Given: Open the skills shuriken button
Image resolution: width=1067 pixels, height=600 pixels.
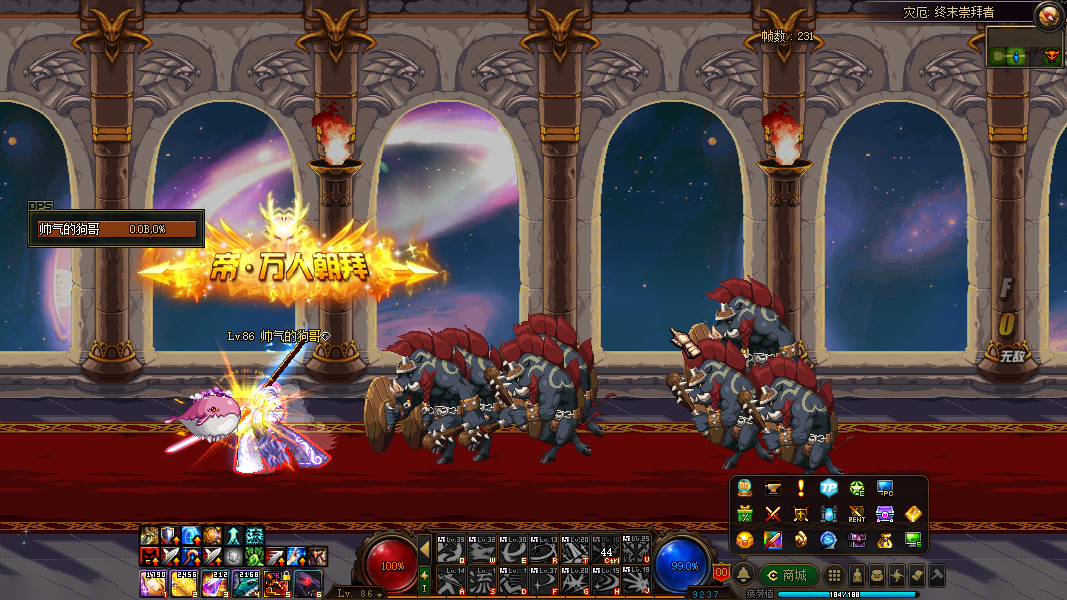Looking at the screenshot, I should coord(896,575).
